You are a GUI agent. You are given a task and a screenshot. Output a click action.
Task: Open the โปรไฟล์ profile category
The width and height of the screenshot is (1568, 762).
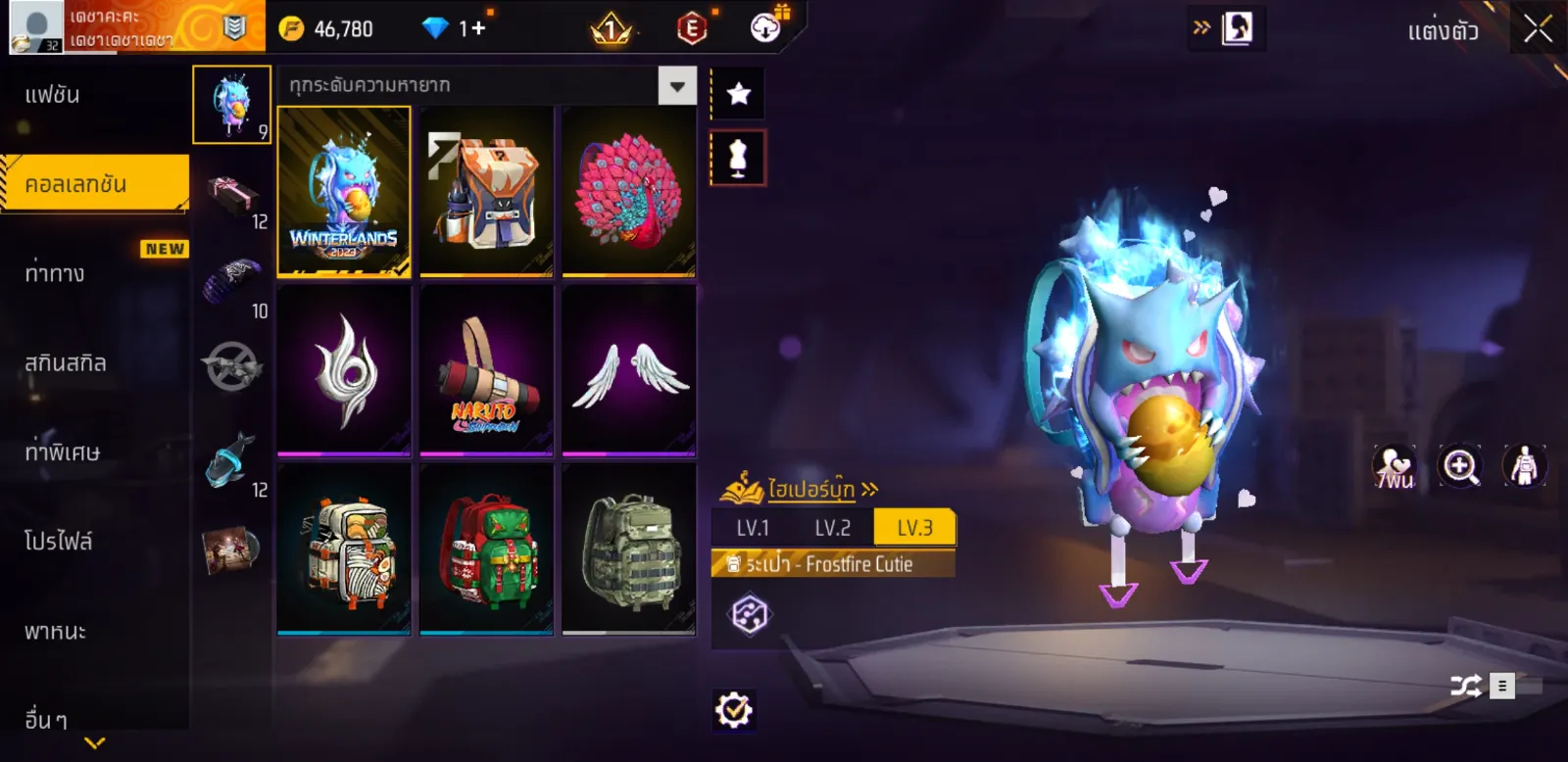coord(59,542)
